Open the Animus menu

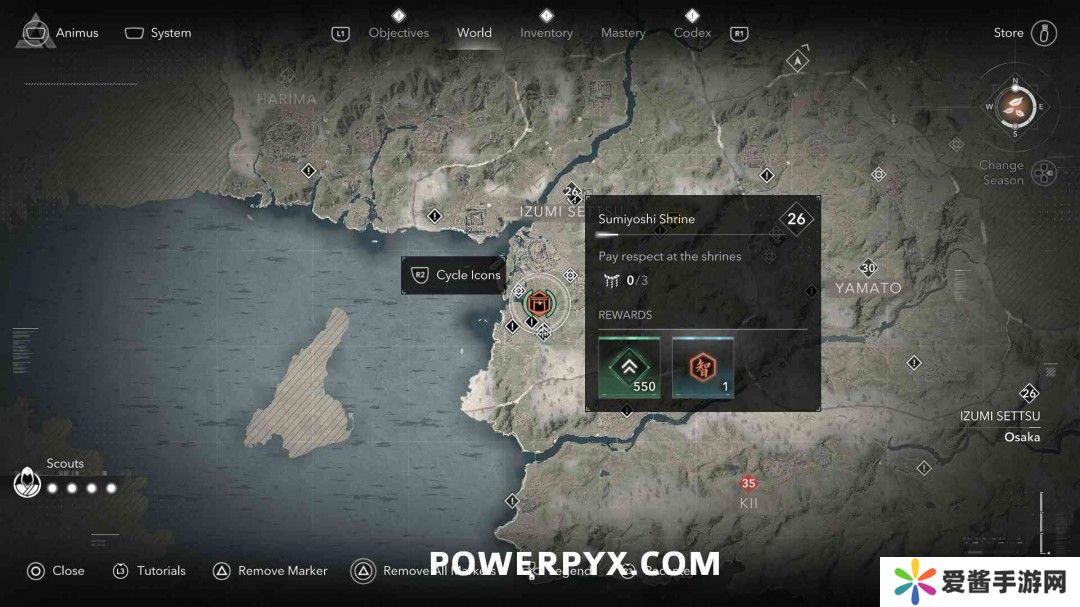pyautogui.click(x=62, y=32)
